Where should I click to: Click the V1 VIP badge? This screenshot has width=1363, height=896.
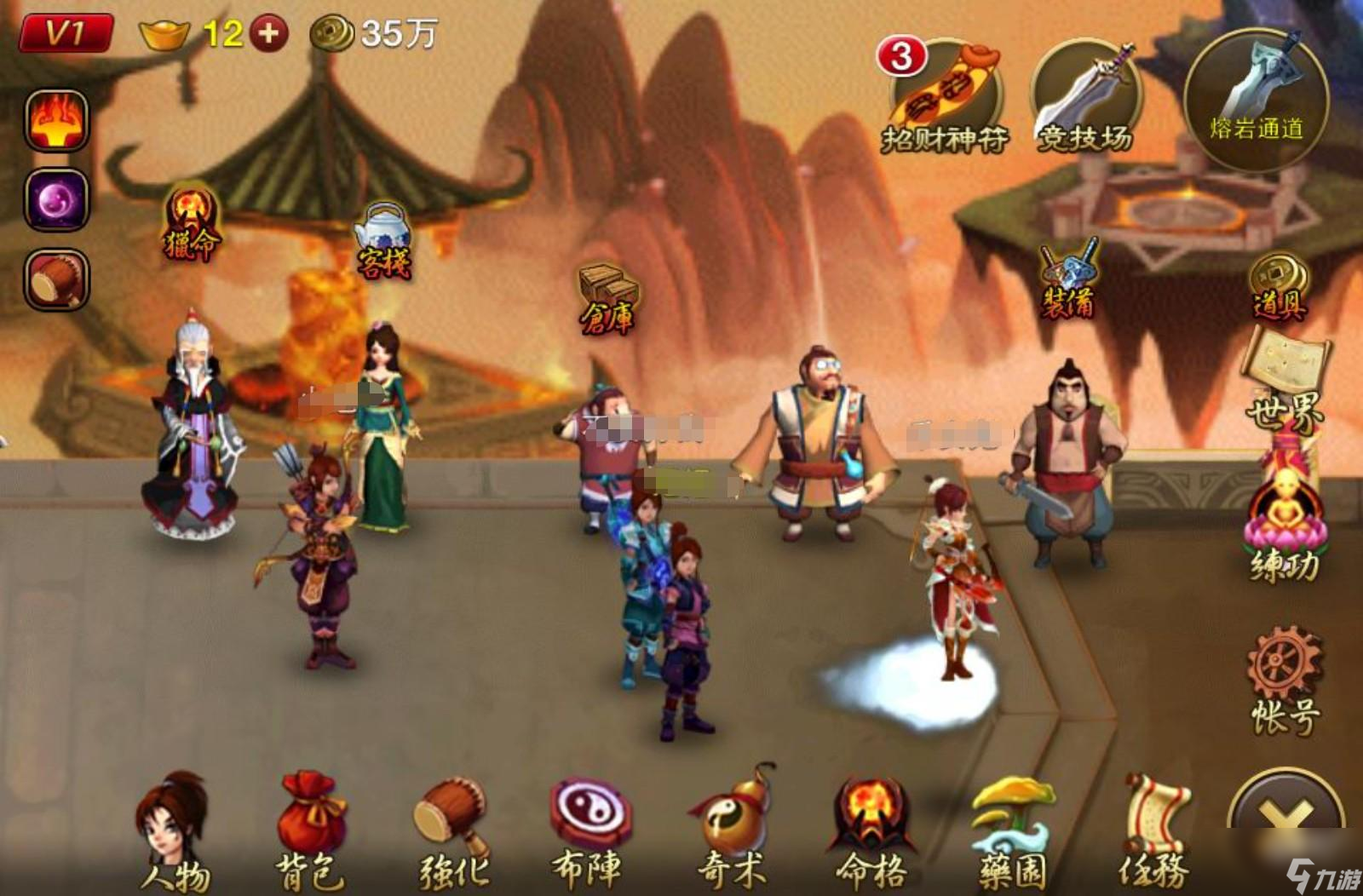tap(66, 34)
